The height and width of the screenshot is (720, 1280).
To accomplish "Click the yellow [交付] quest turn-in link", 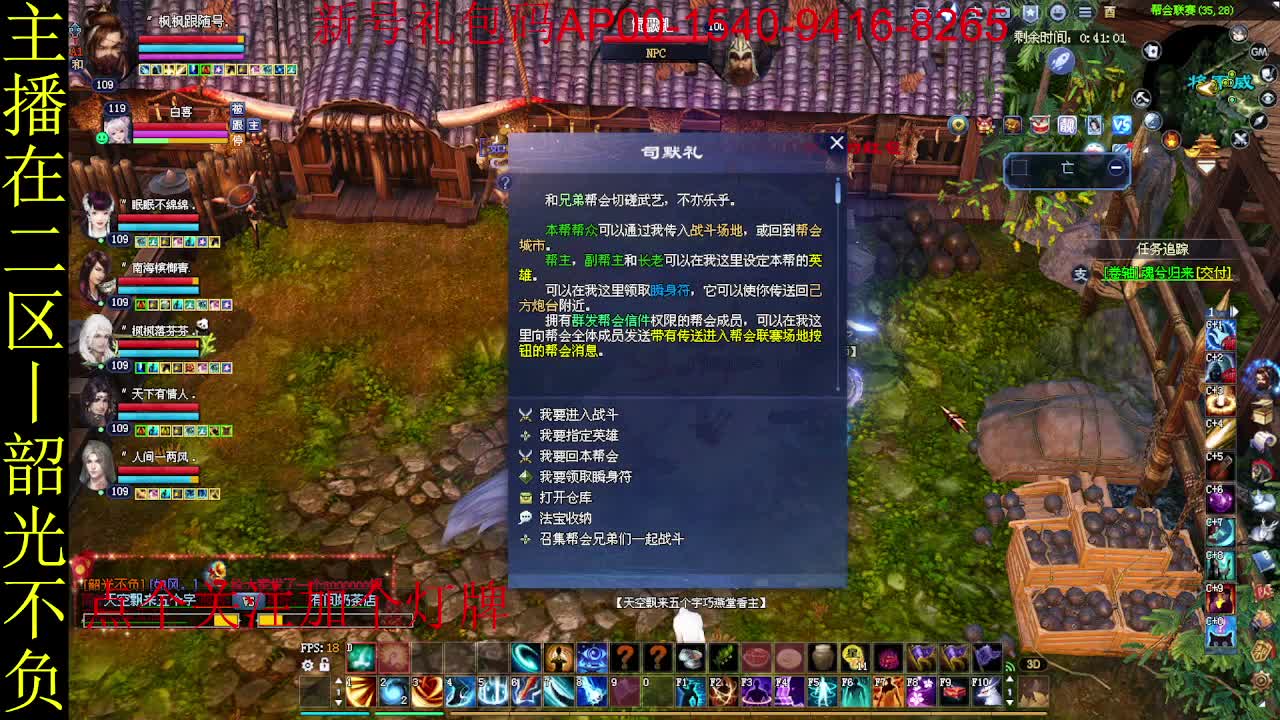I will coord(1213,272).
